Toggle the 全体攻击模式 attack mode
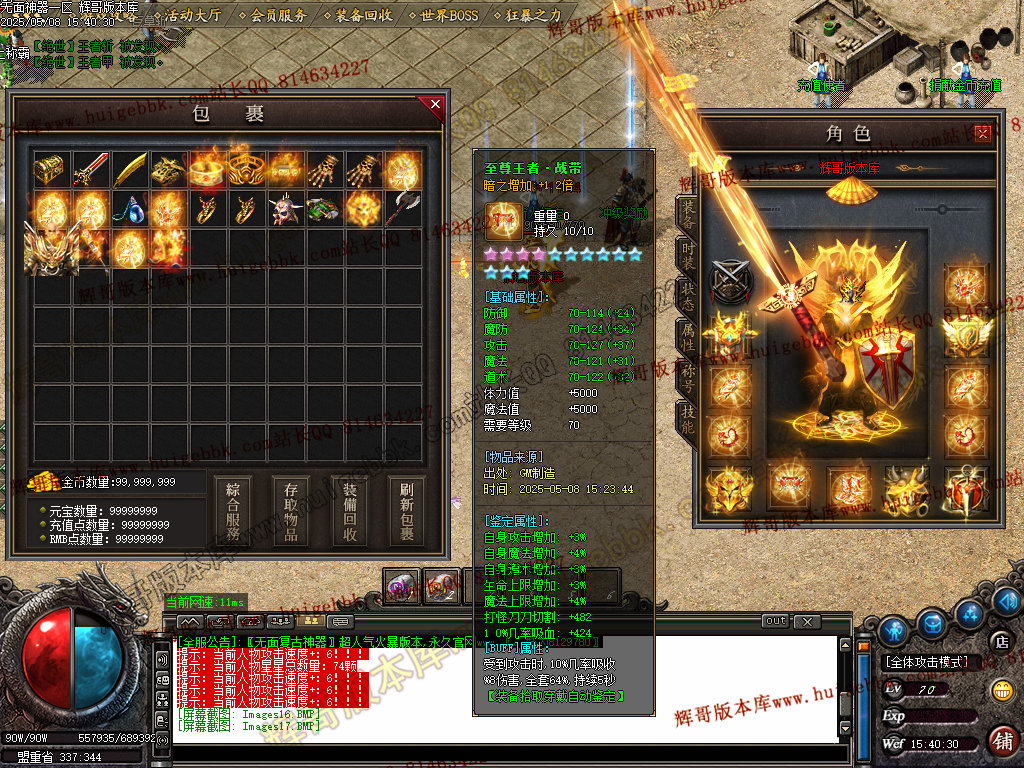 coord(926,662)
